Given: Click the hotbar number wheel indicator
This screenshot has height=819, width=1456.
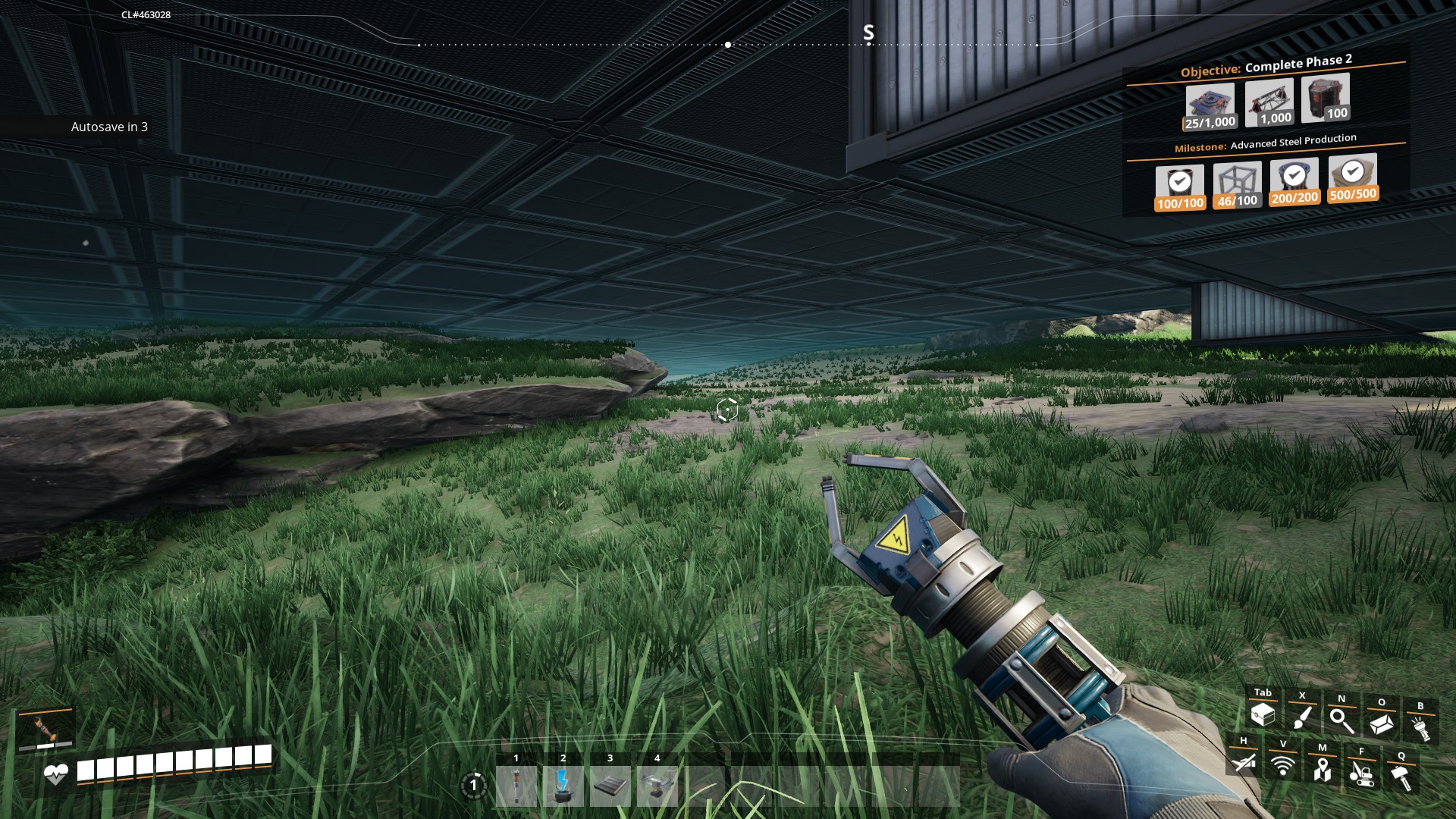Looking at the screenshot, I should tap(474, 786).
